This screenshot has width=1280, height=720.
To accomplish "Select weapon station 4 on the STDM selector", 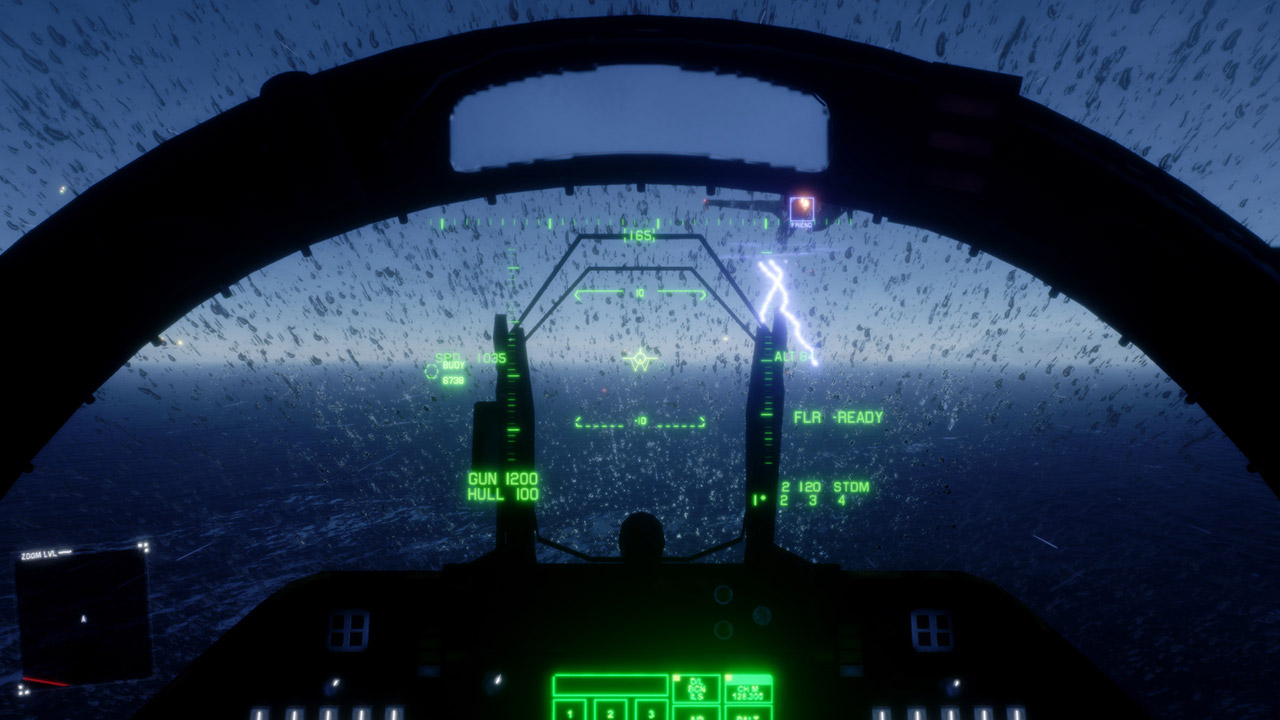I will pyautogui.click(x=842, y=500).
